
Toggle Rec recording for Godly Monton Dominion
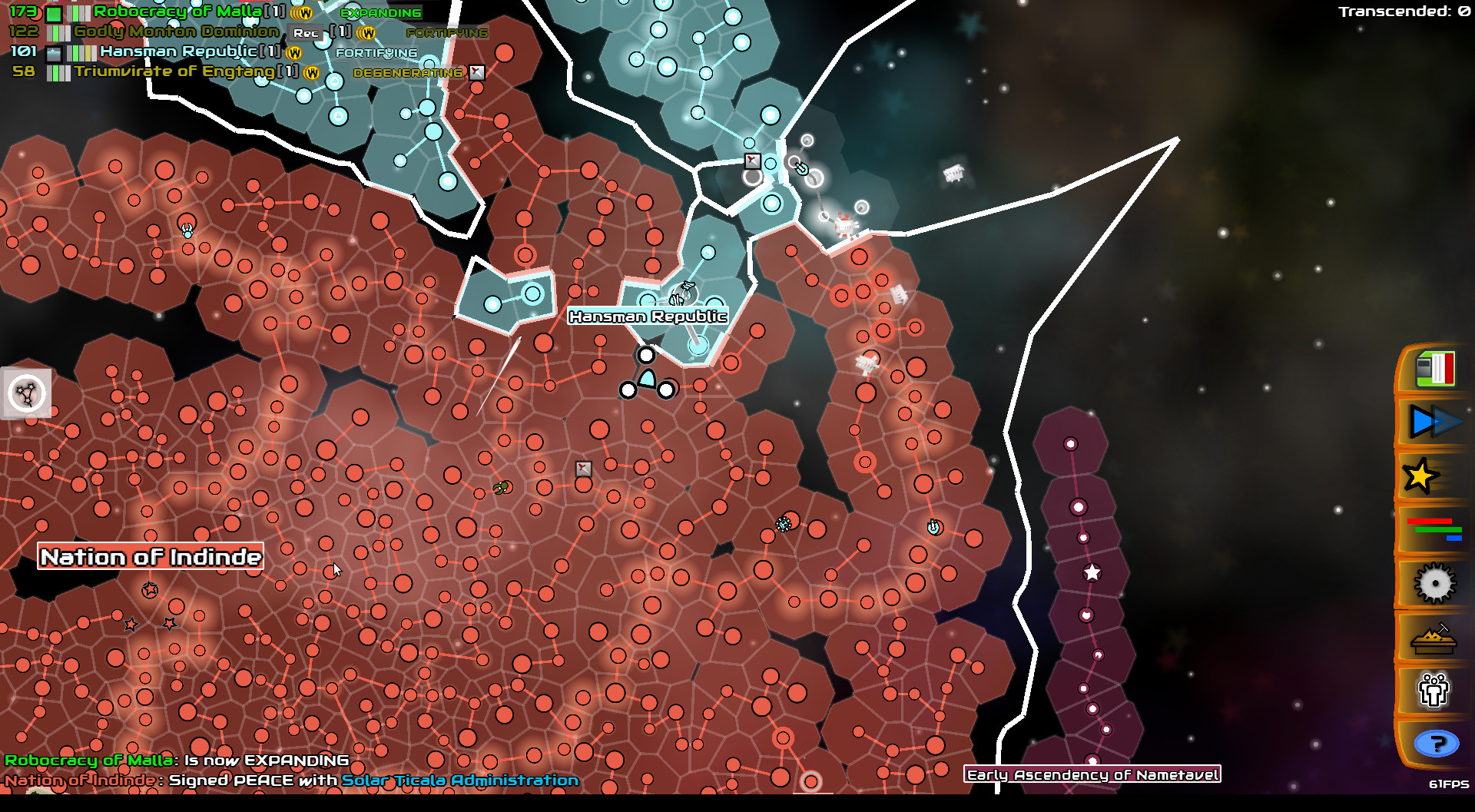tap(304, 32)
